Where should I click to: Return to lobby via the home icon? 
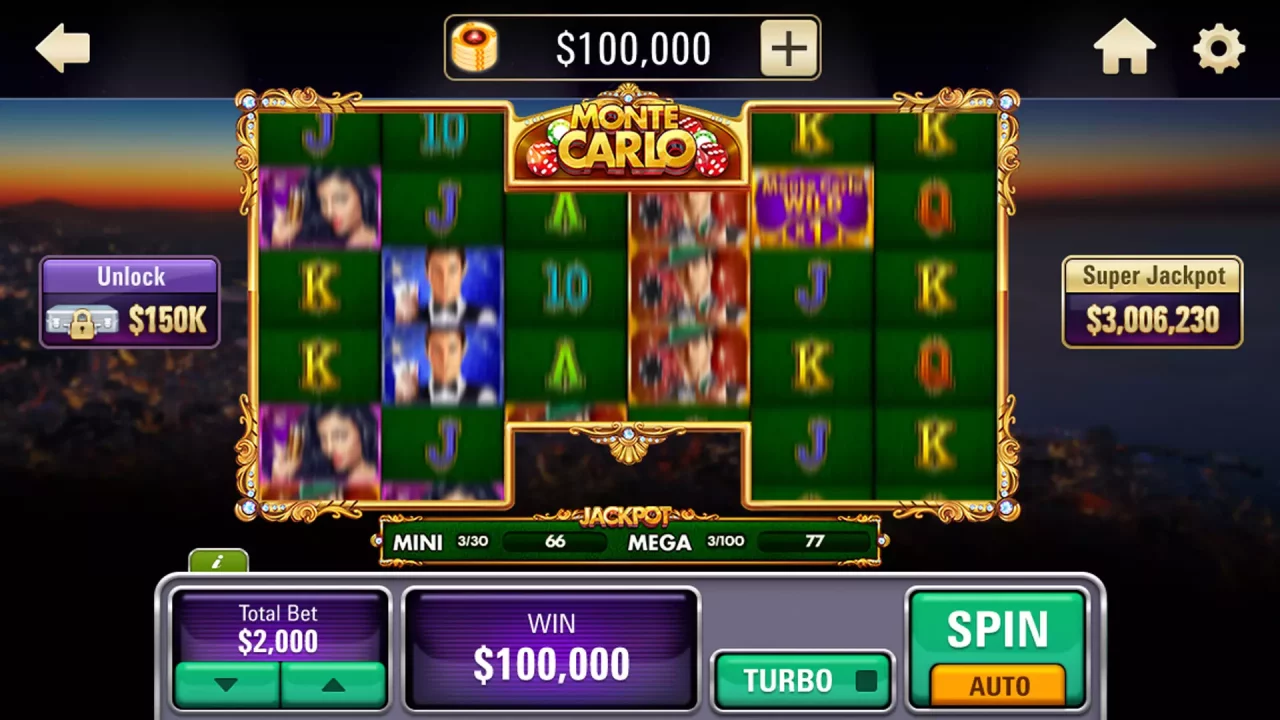(1125, 45)
